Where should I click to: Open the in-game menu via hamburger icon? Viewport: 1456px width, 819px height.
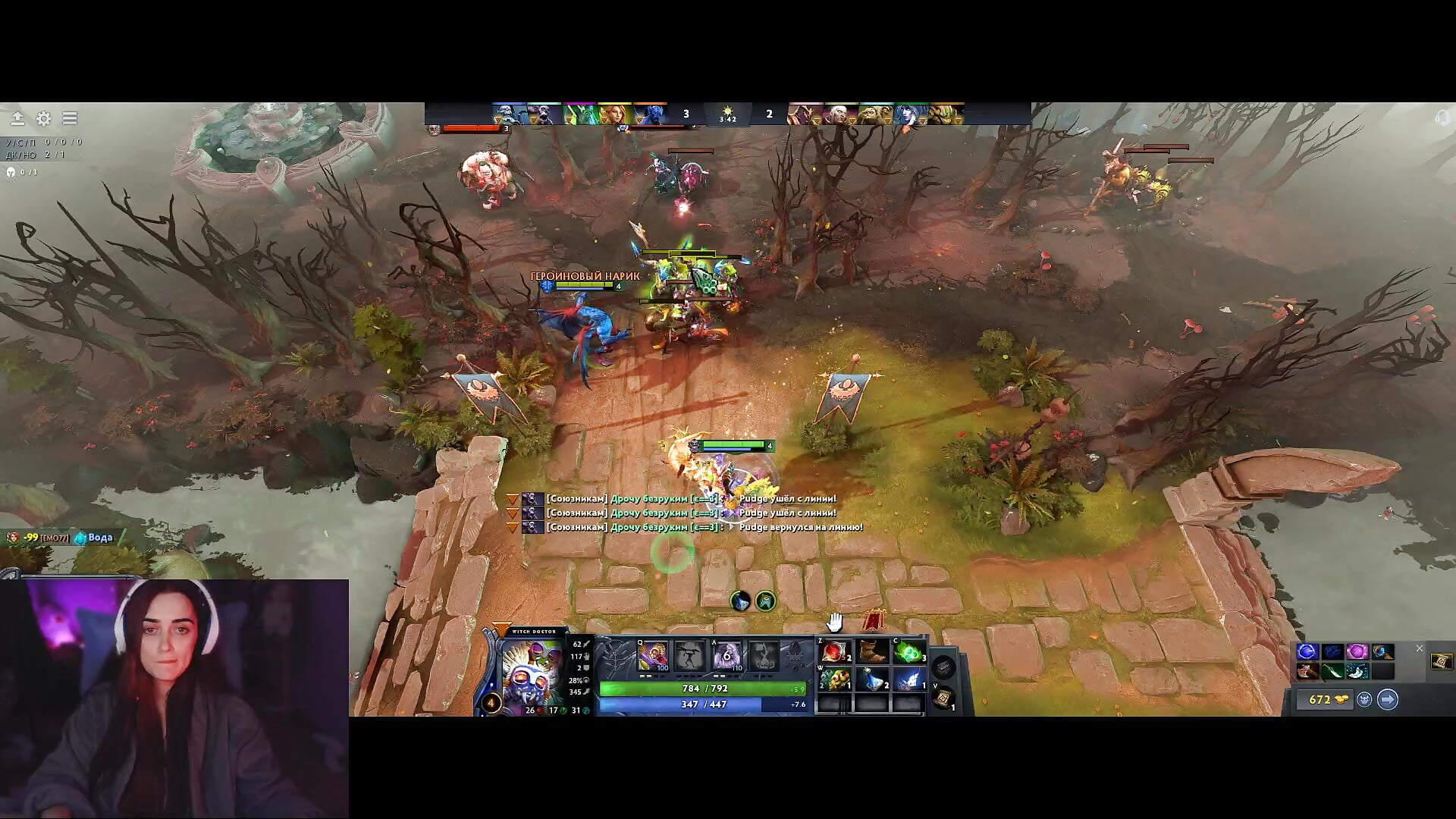coord(69,118)
